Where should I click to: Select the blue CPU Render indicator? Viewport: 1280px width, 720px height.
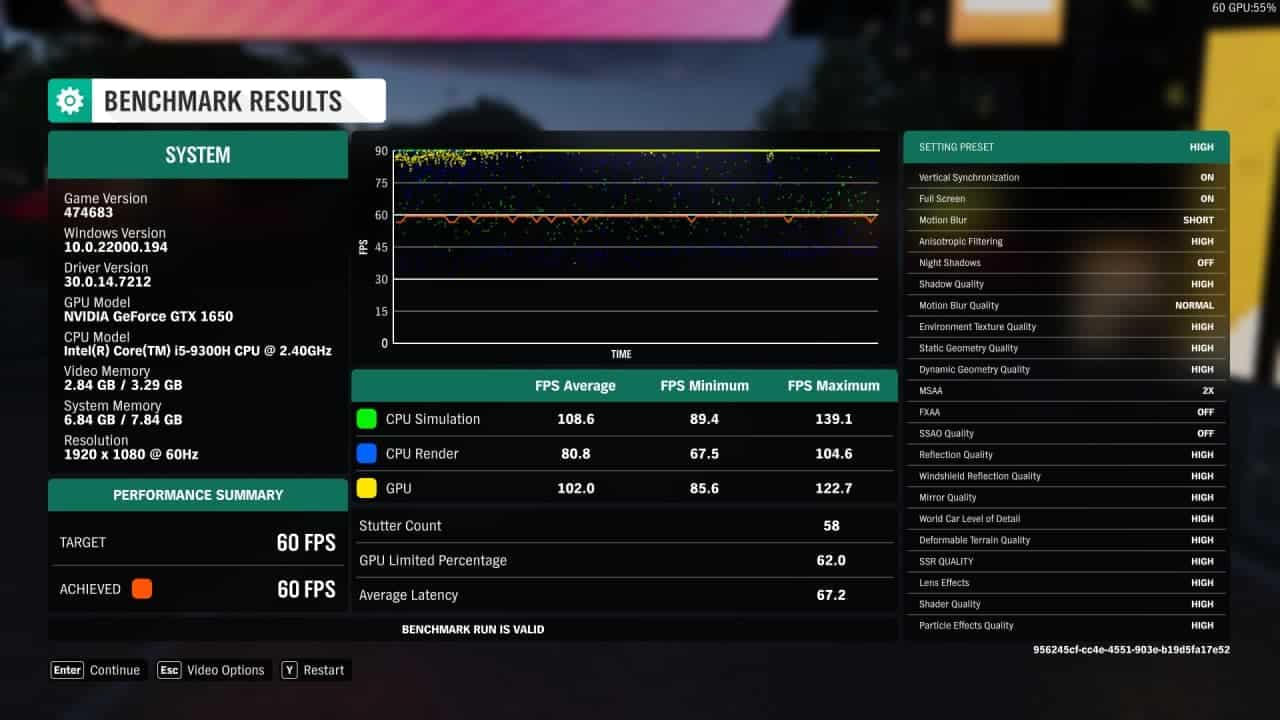click(x=366, y=453)
